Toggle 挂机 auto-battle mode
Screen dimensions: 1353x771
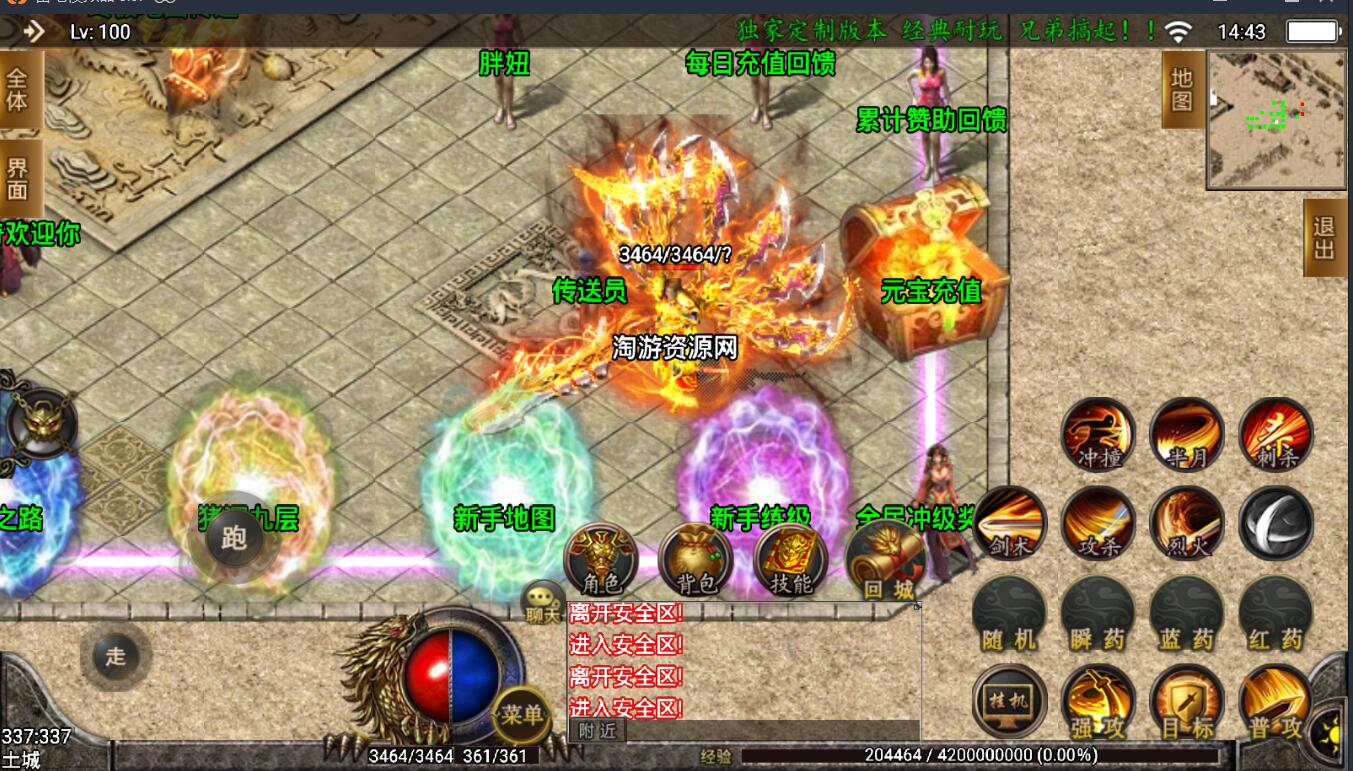click(1010, 701)
